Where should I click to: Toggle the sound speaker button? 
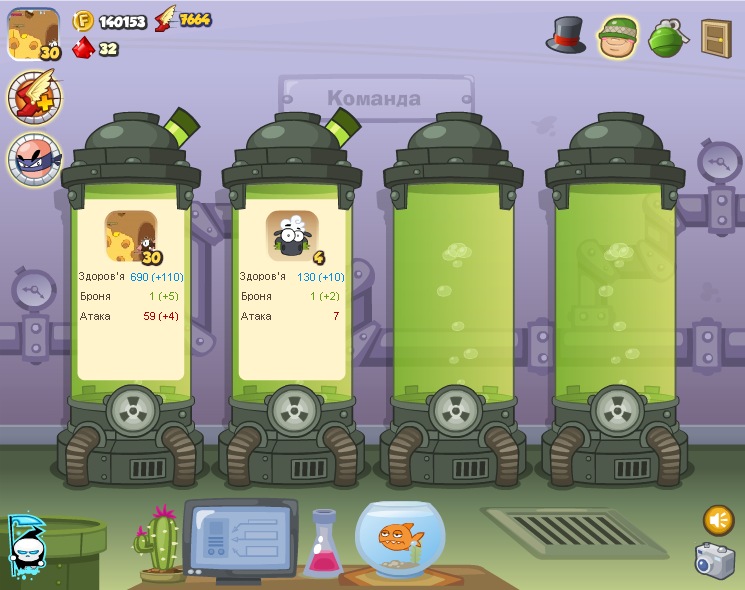[x=718, y=520]
